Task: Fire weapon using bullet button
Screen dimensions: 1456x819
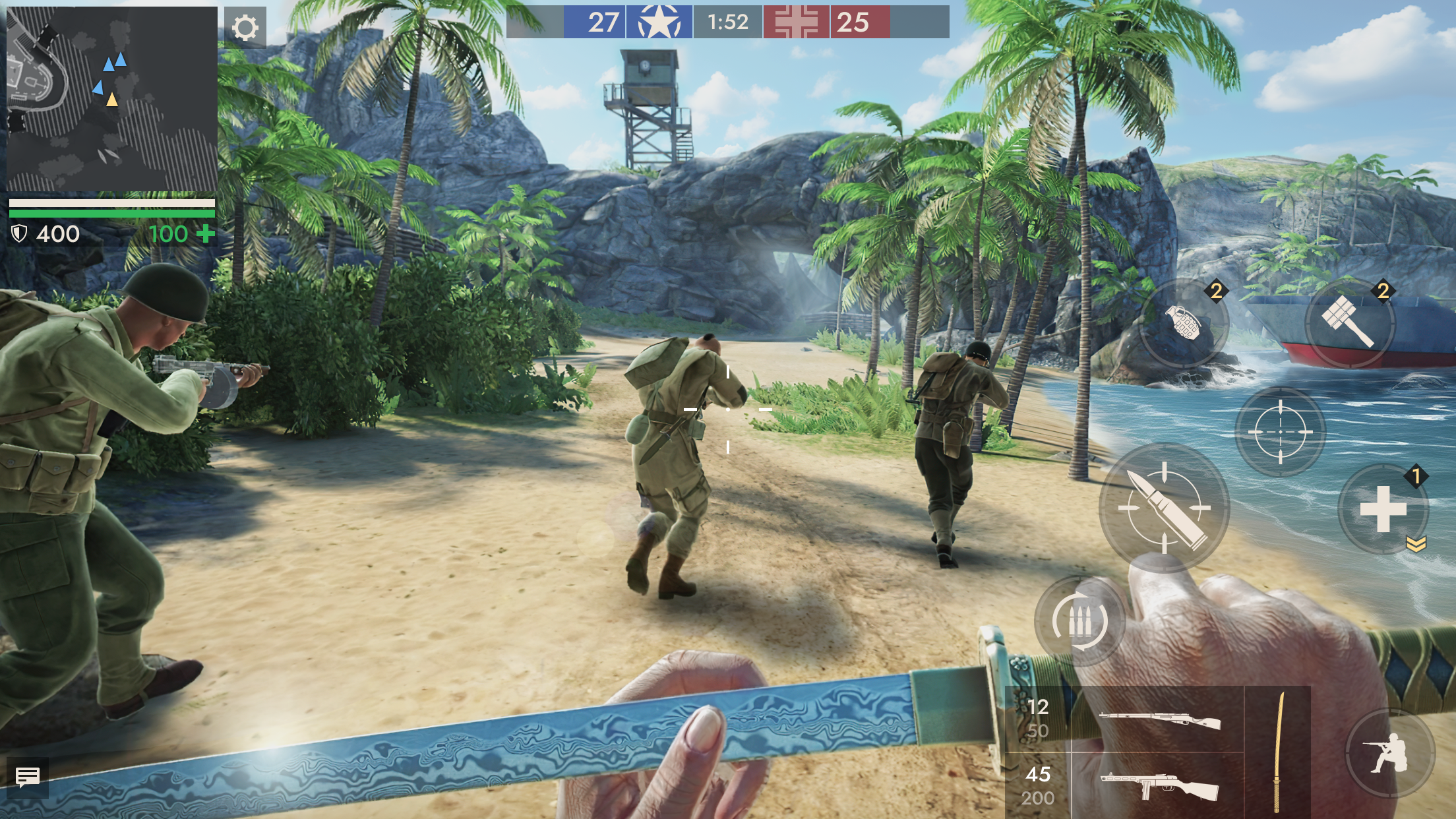Action: point(1165,507)
